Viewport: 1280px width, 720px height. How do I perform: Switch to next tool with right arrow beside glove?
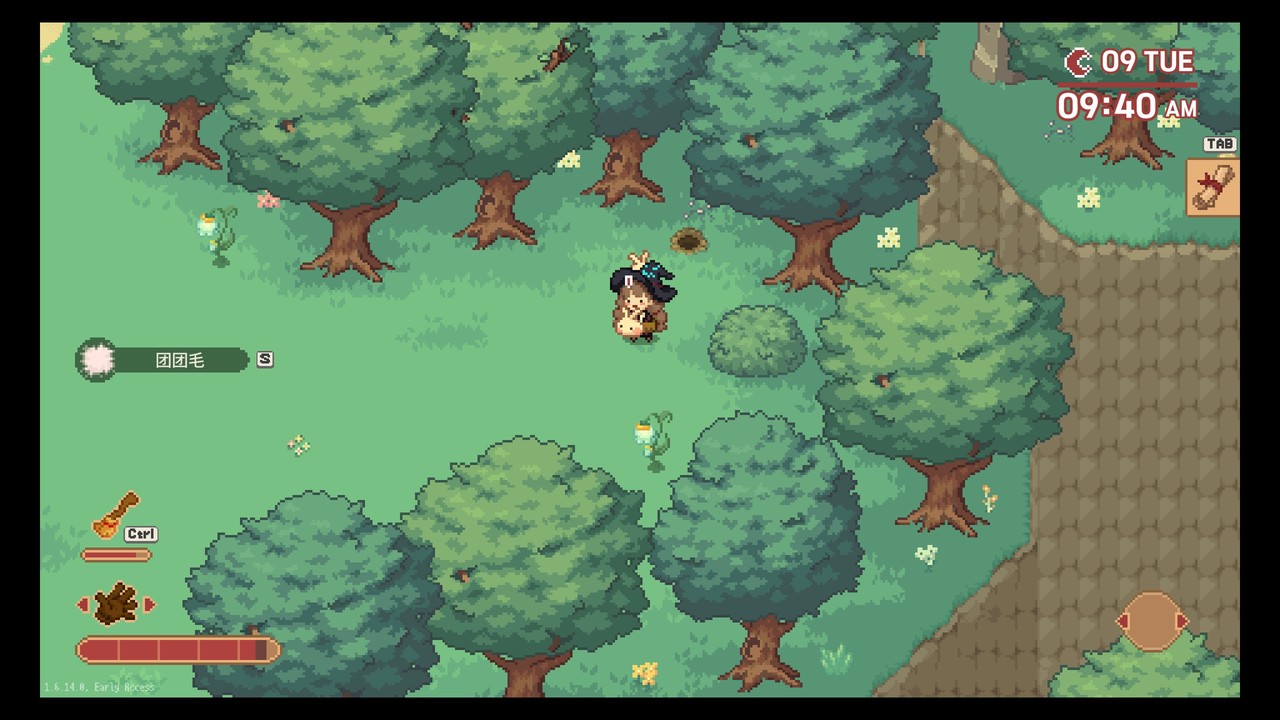pyautogui.click(x=150, y=604)
